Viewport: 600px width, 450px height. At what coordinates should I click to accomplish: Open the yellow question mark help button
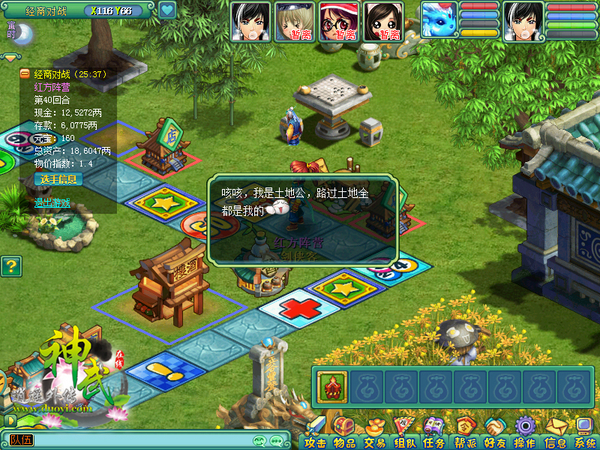tap(11, 266)
